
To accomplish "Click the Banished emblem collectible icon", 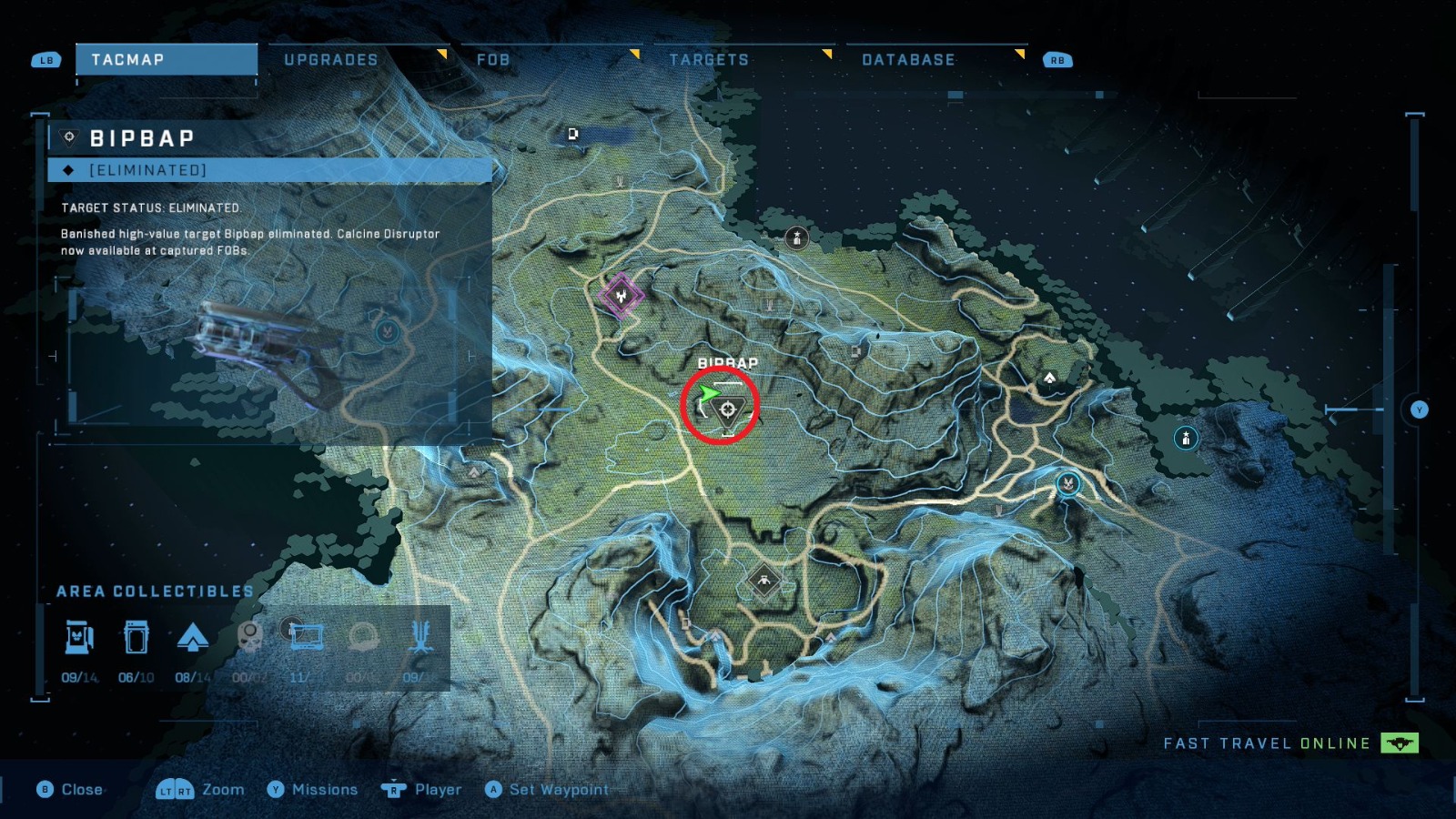I will tap(420, 637).
